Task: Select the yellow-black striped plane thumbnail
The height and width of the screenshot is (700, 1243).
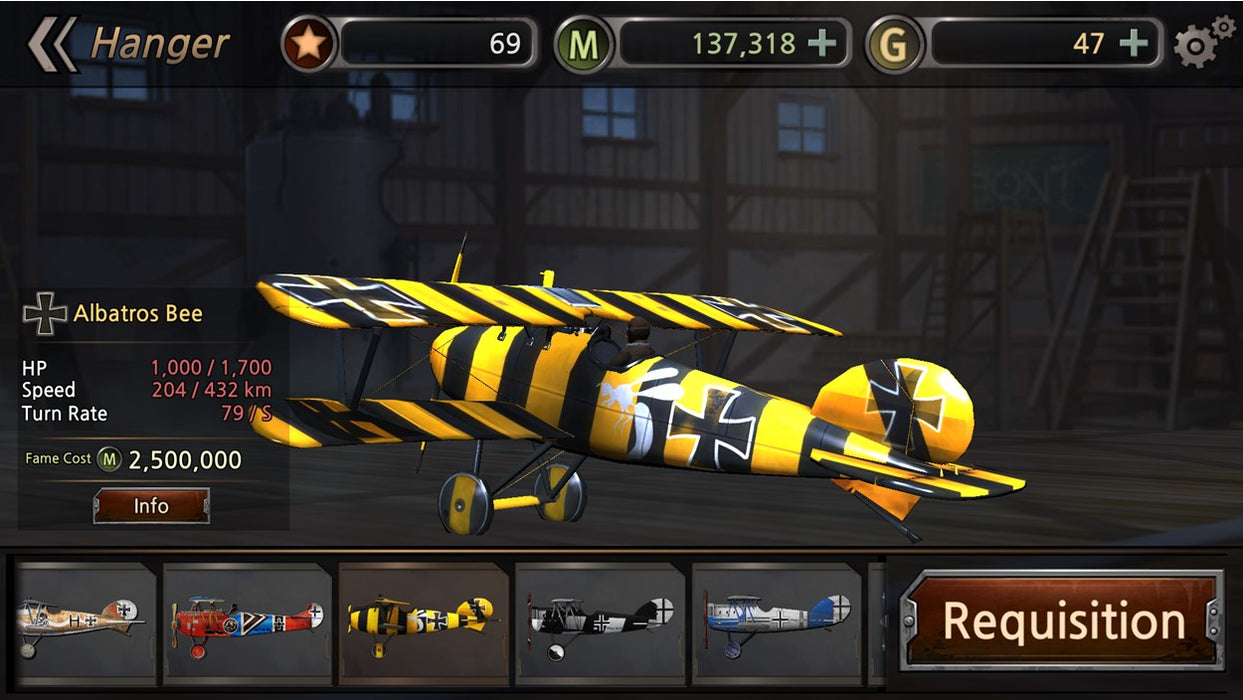Action: (422, 622)
